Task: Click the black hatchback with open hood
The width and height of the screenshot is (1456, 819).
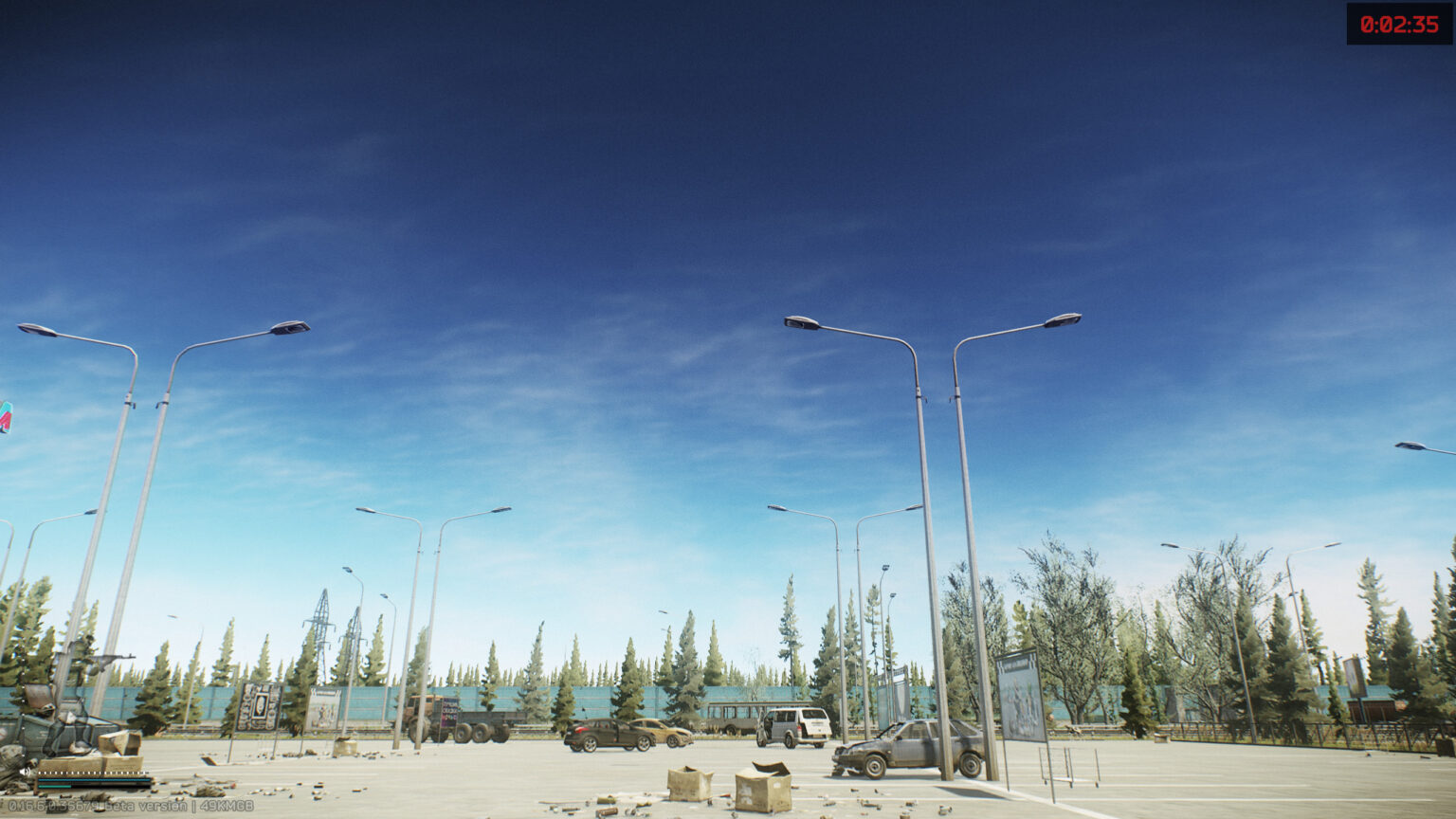Action: (x=910, y=749)
